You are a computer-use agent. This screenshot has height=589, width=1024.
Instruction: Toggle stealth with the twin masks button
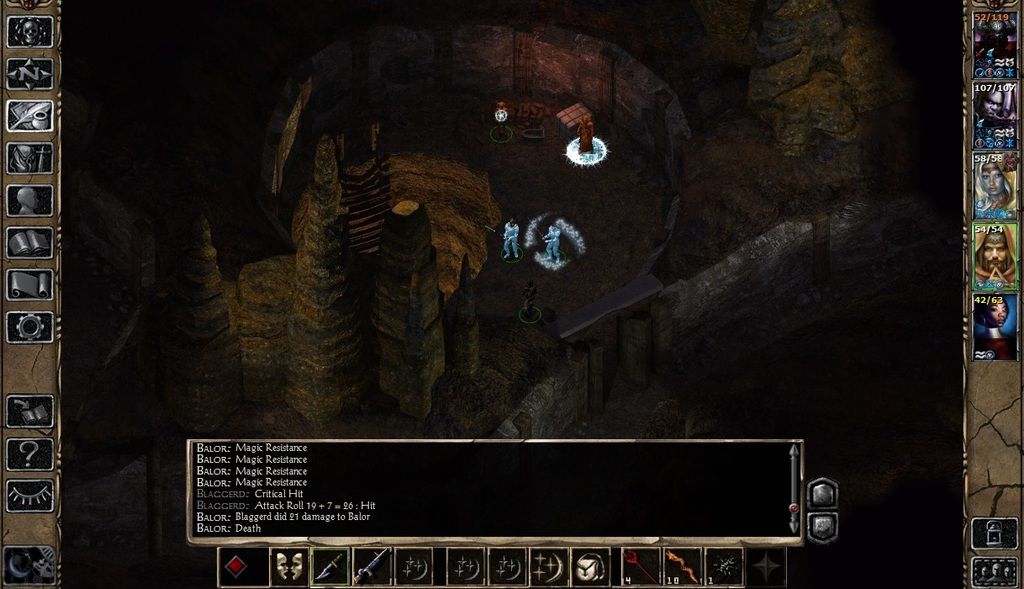point(289,567)
